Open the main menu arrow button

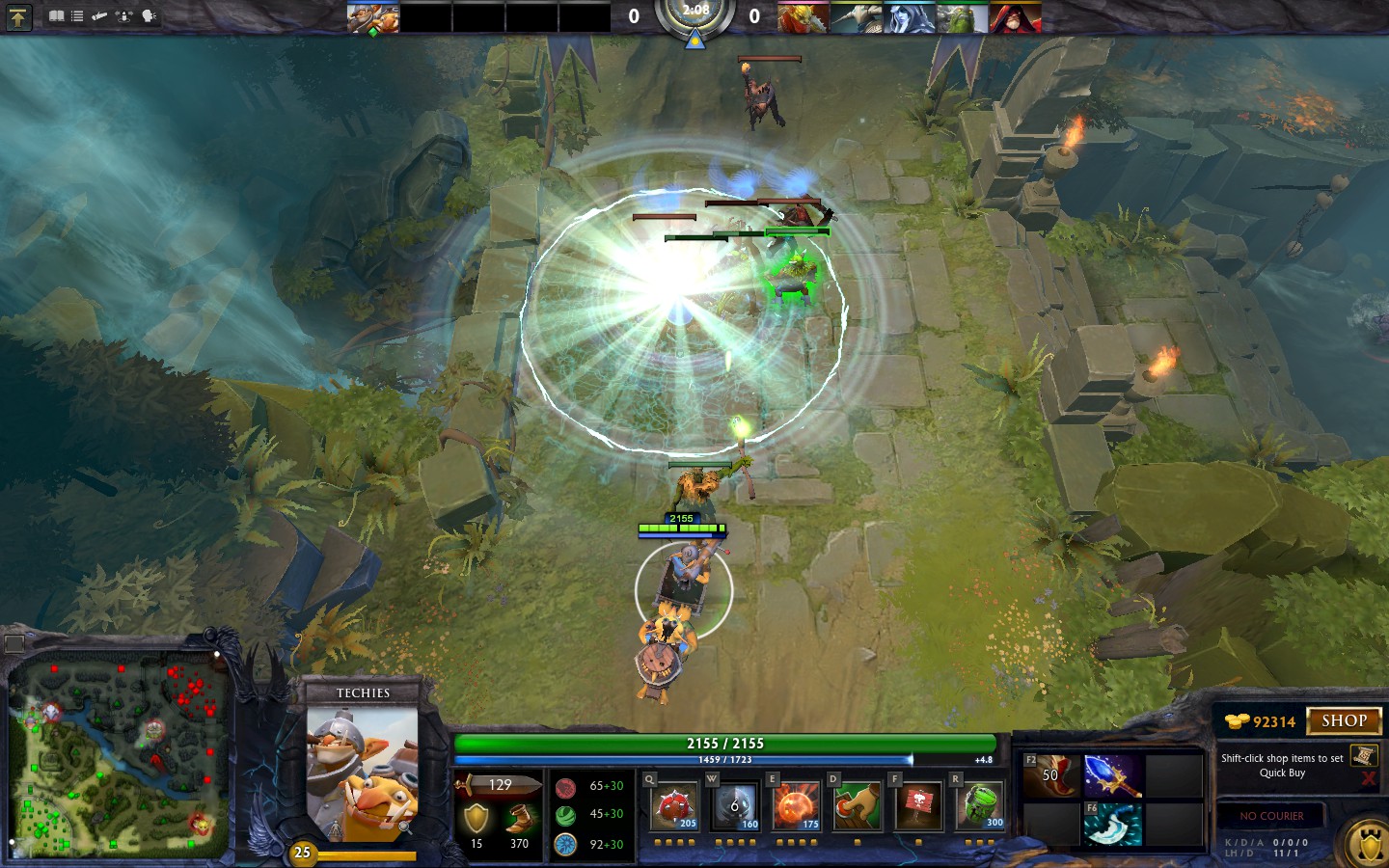click(x=18, y=16)
